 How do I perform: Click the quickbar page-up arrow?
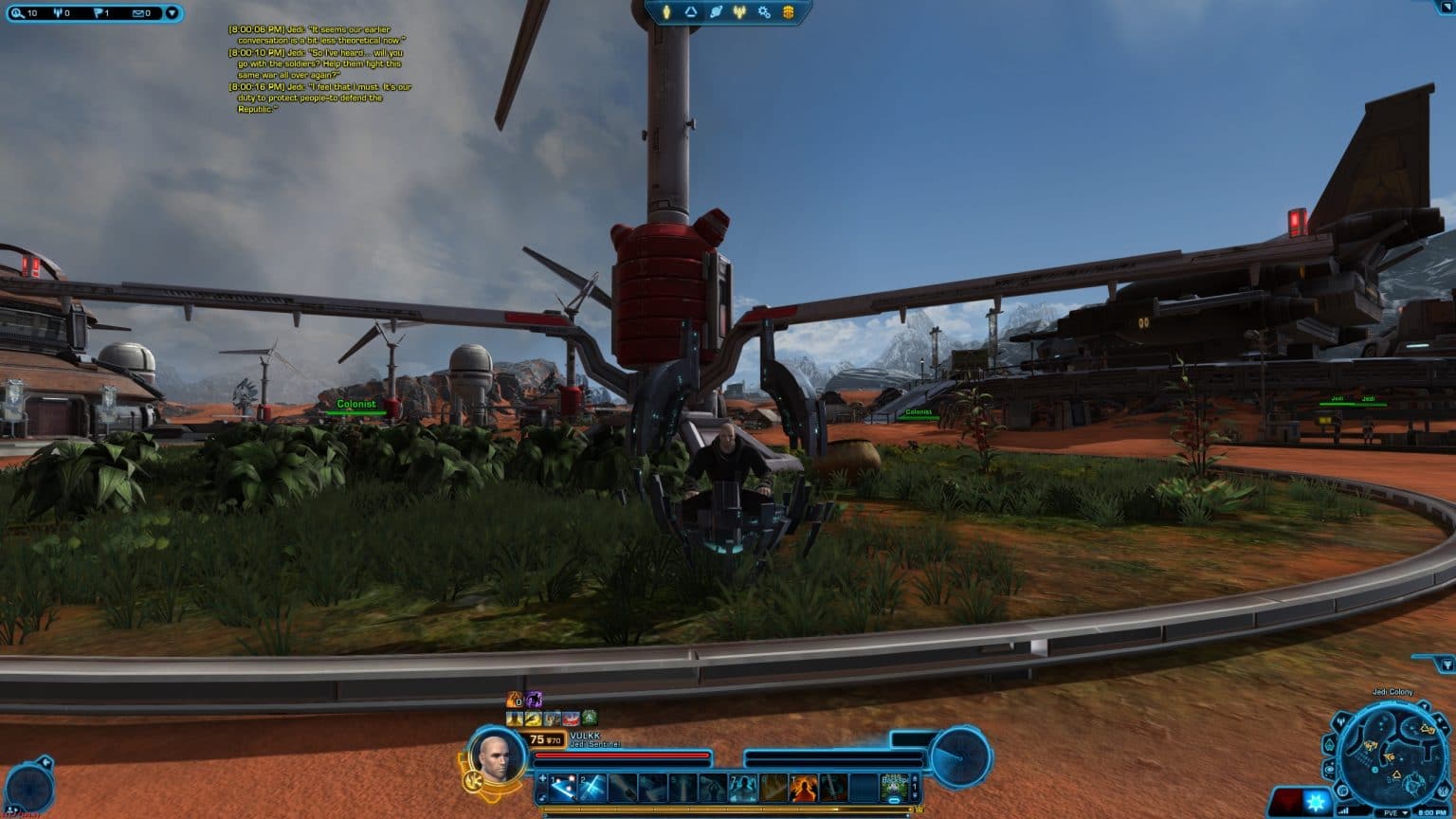click(916, 779)
